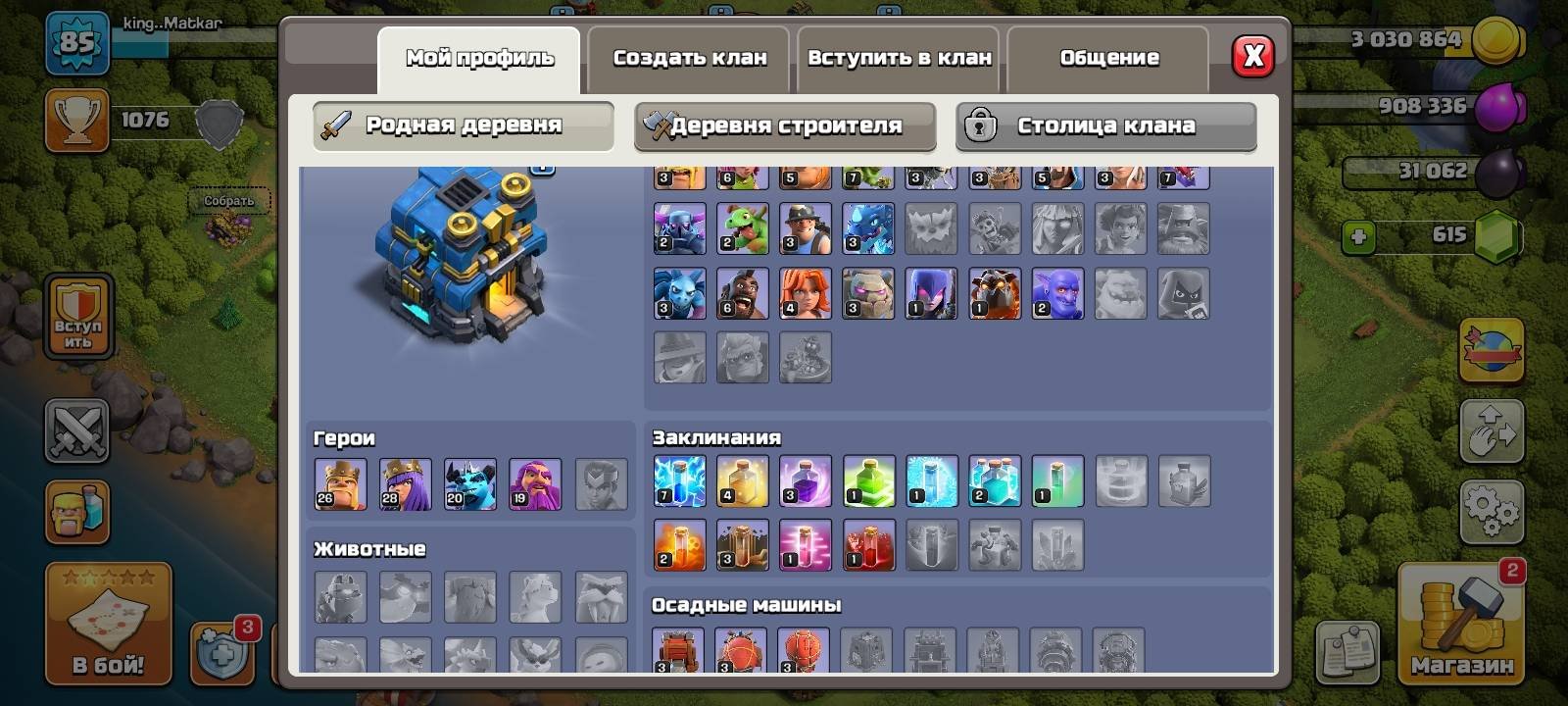
Task: Open the Столица клана view
Action: click(1105, 126)
